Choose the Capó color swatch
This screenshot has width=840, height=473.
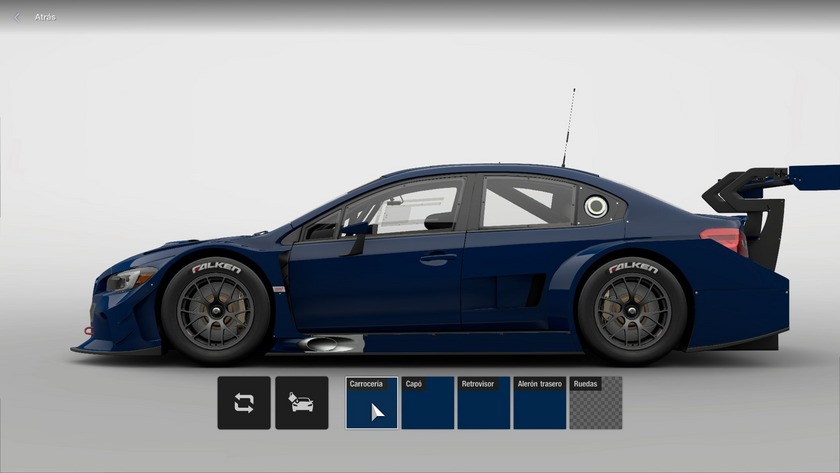(428, 403)
